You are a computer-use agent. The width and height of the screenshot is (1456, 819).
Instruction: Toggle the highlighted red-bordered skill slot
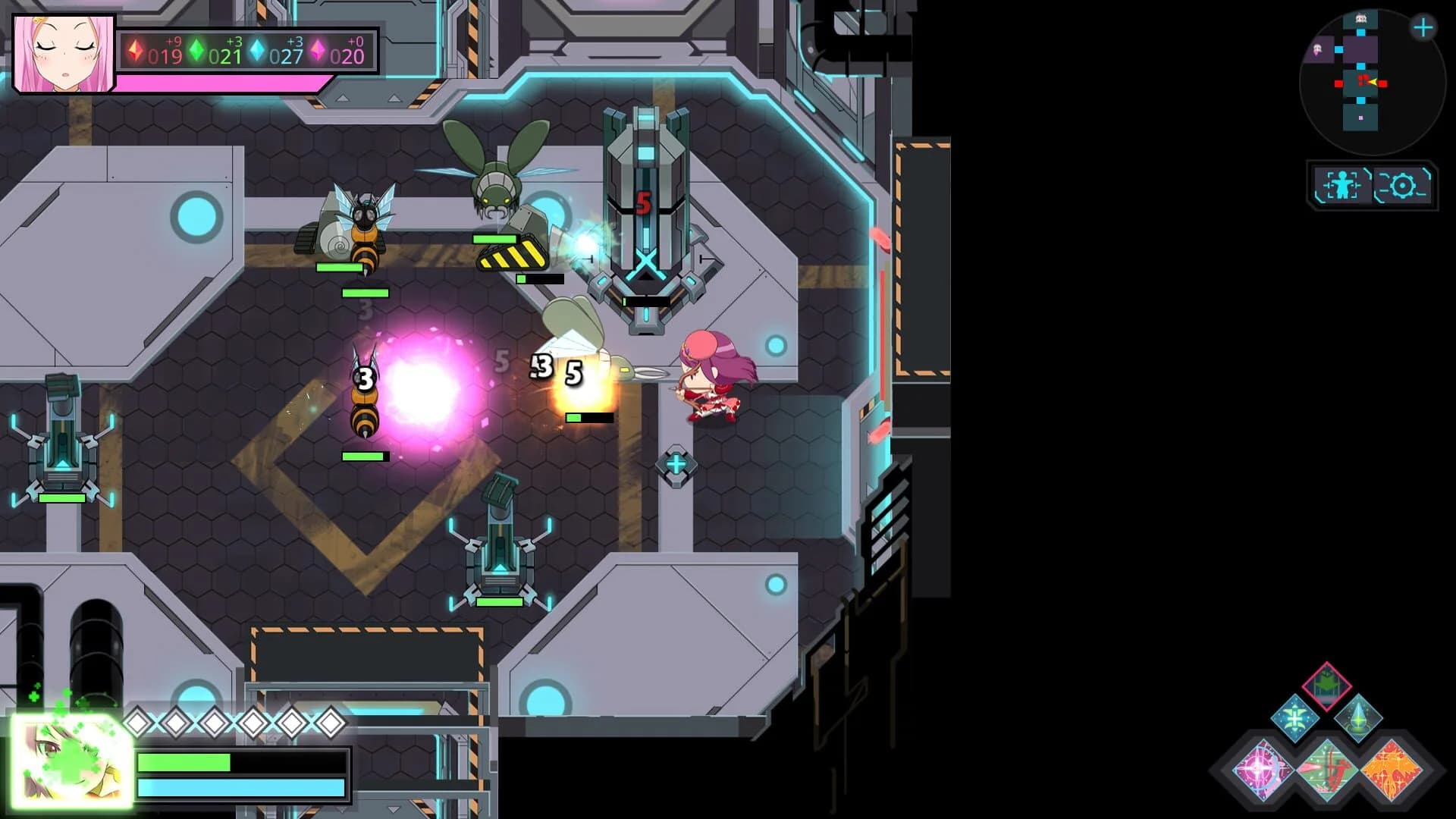(x=1326, y=686)
